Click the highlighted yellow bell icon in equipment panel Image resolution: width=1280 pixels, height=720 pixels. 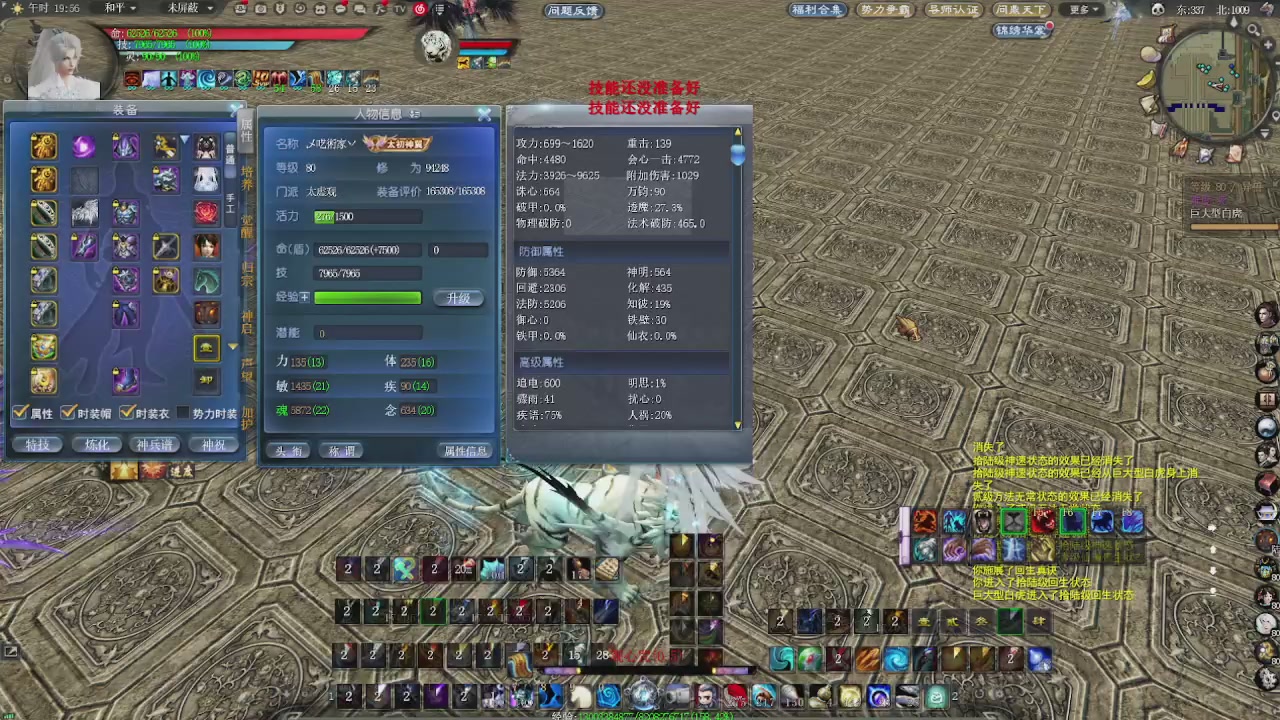(207, 345)
